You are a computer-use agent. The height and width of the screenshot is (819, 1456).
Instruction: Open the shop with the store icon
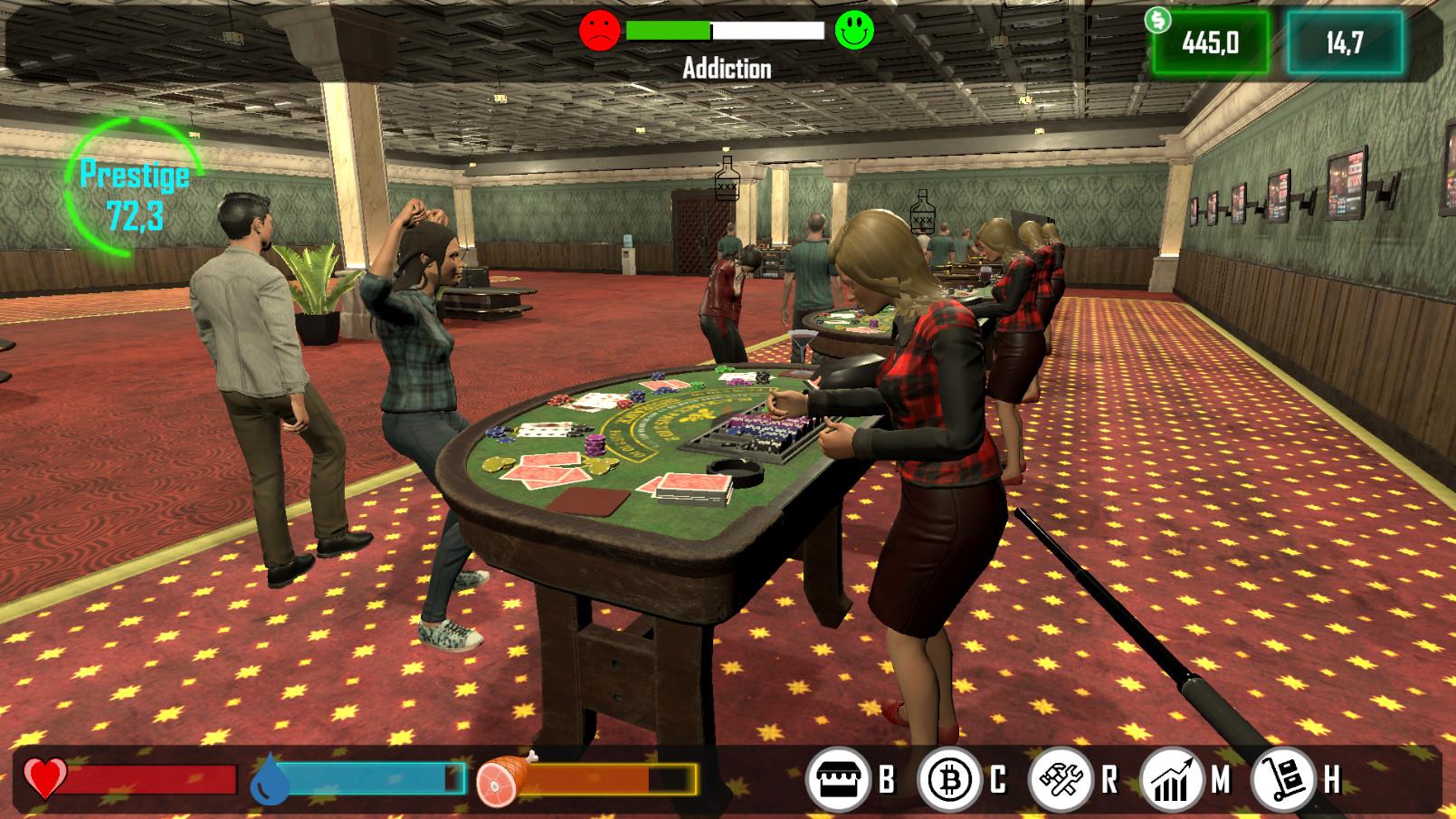click(841, 780)
